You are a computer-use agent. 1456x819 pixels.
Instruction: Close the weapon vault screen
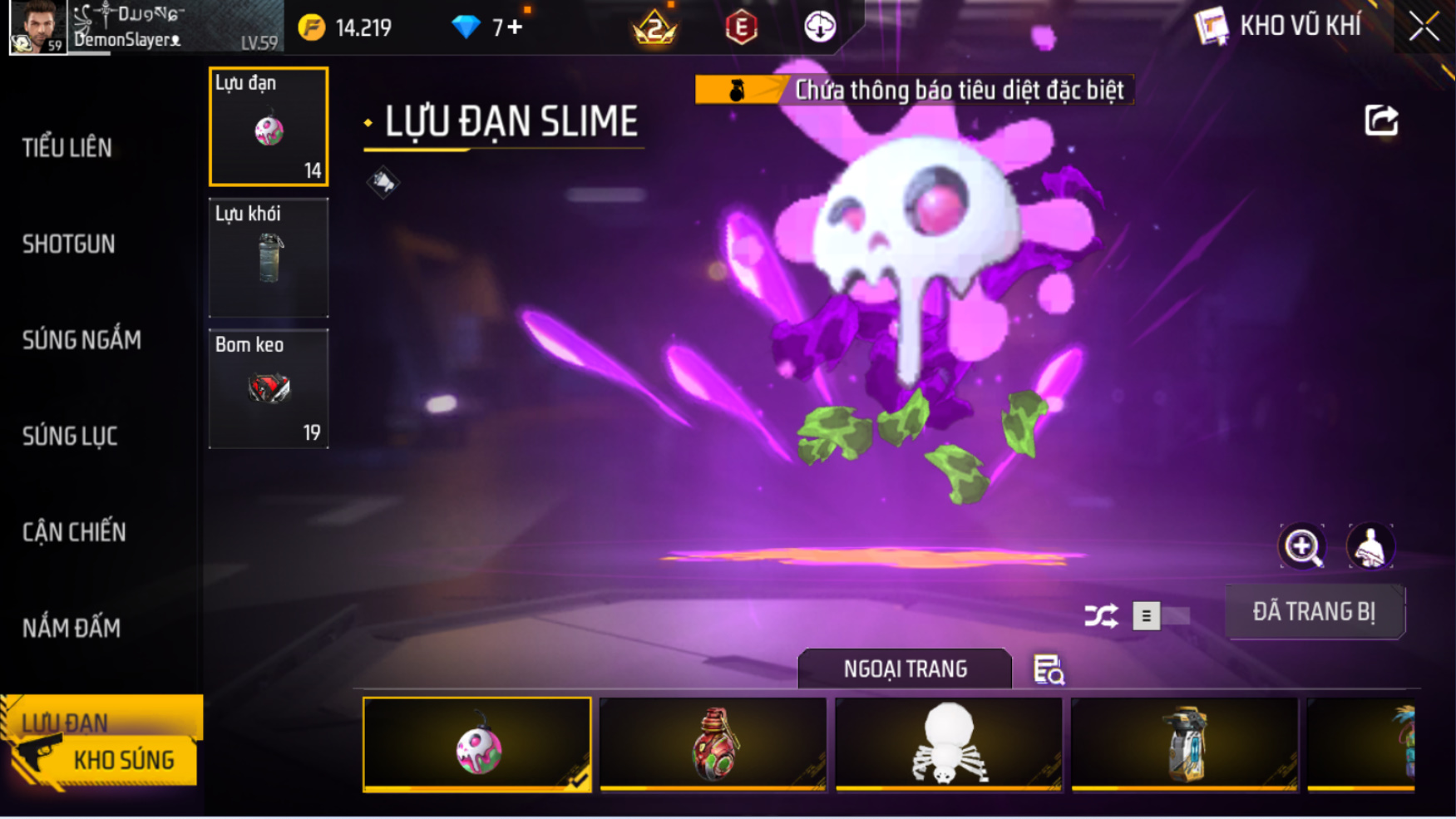[x=1424, y=27]
